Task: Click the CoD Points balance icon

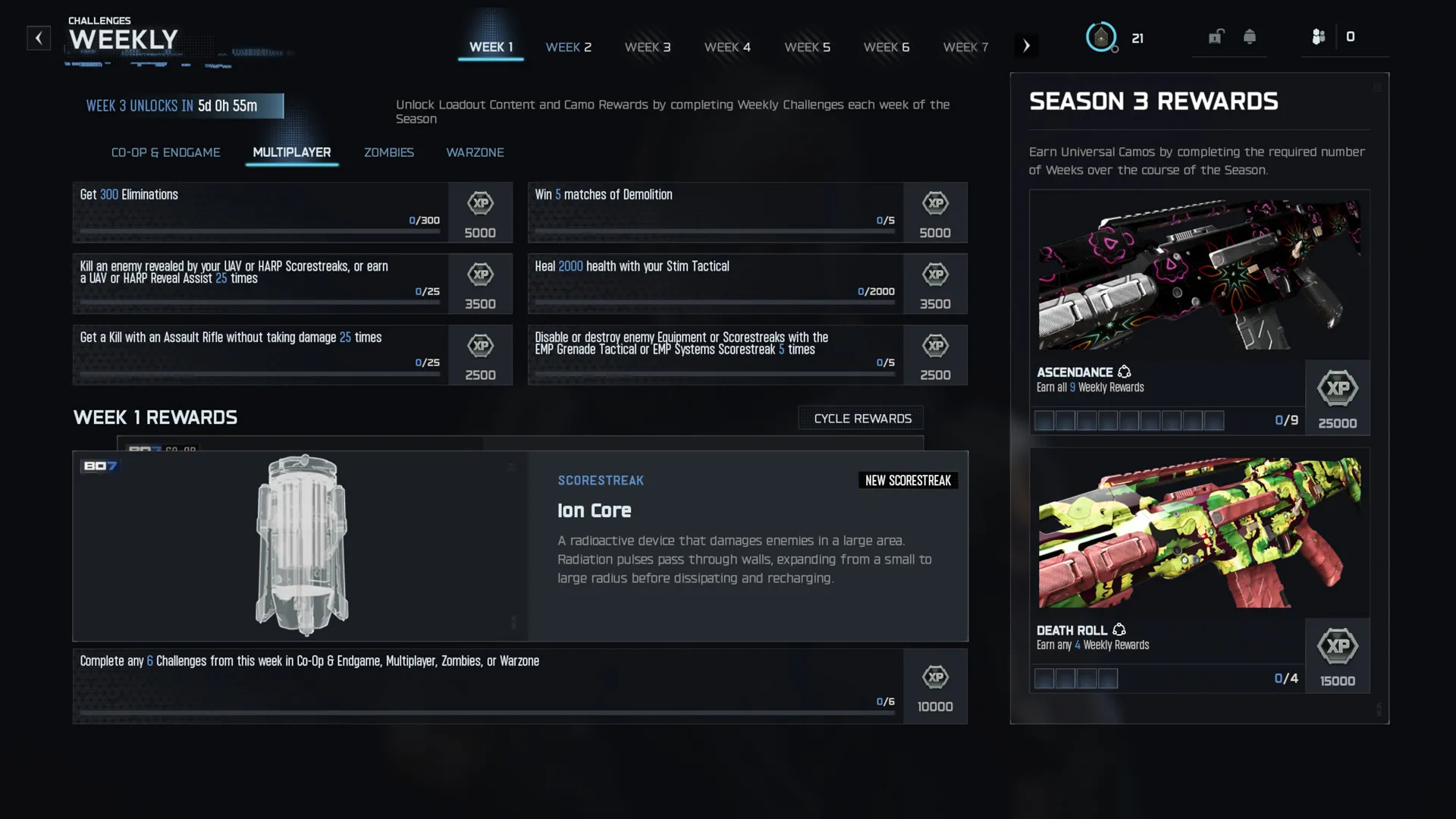Action: pyautogui.click(x=1319, y=36)
